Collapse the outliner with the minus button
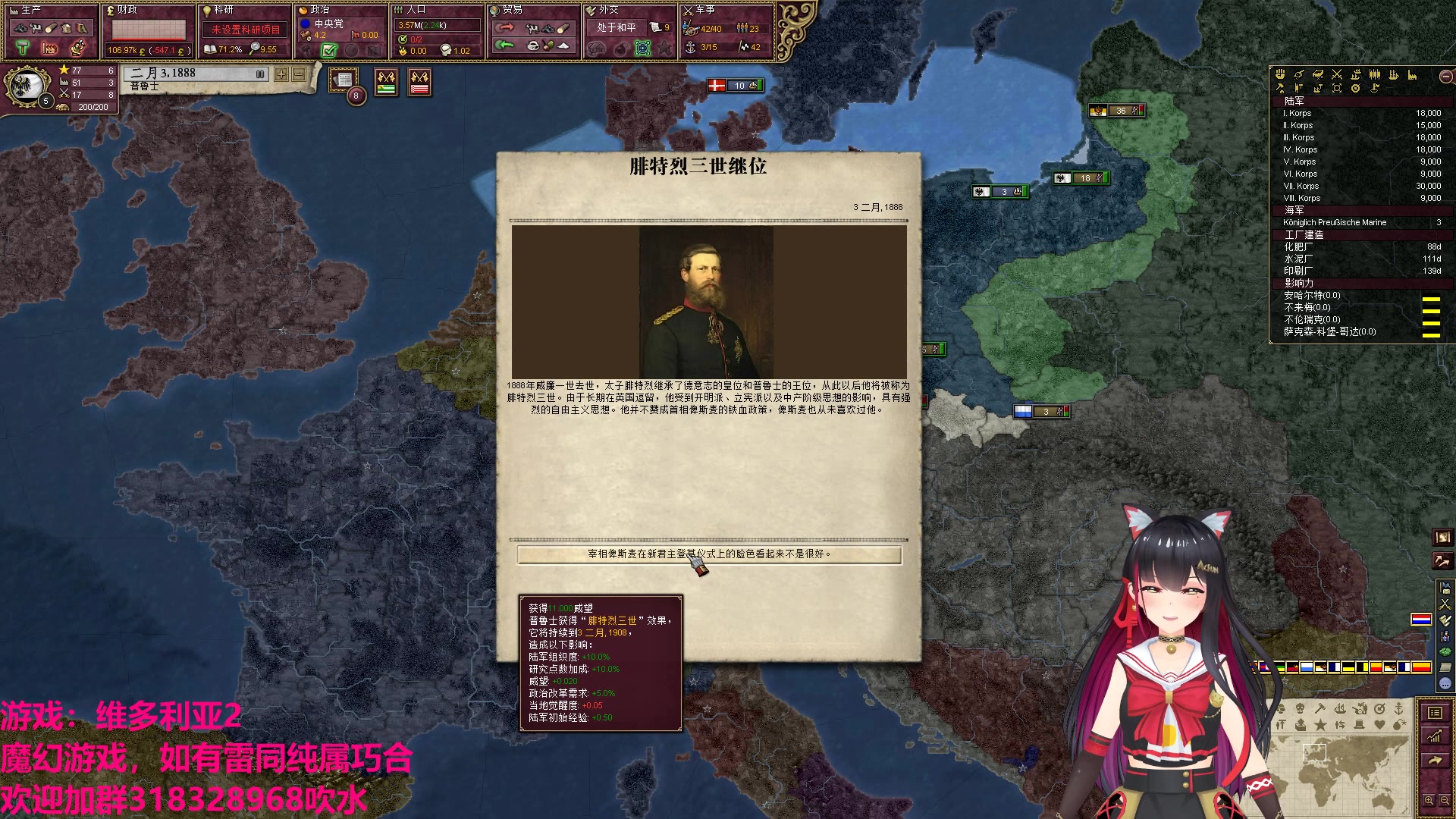The width and height of the screenshot is (1456, 819). click(x=1445, y=75)
